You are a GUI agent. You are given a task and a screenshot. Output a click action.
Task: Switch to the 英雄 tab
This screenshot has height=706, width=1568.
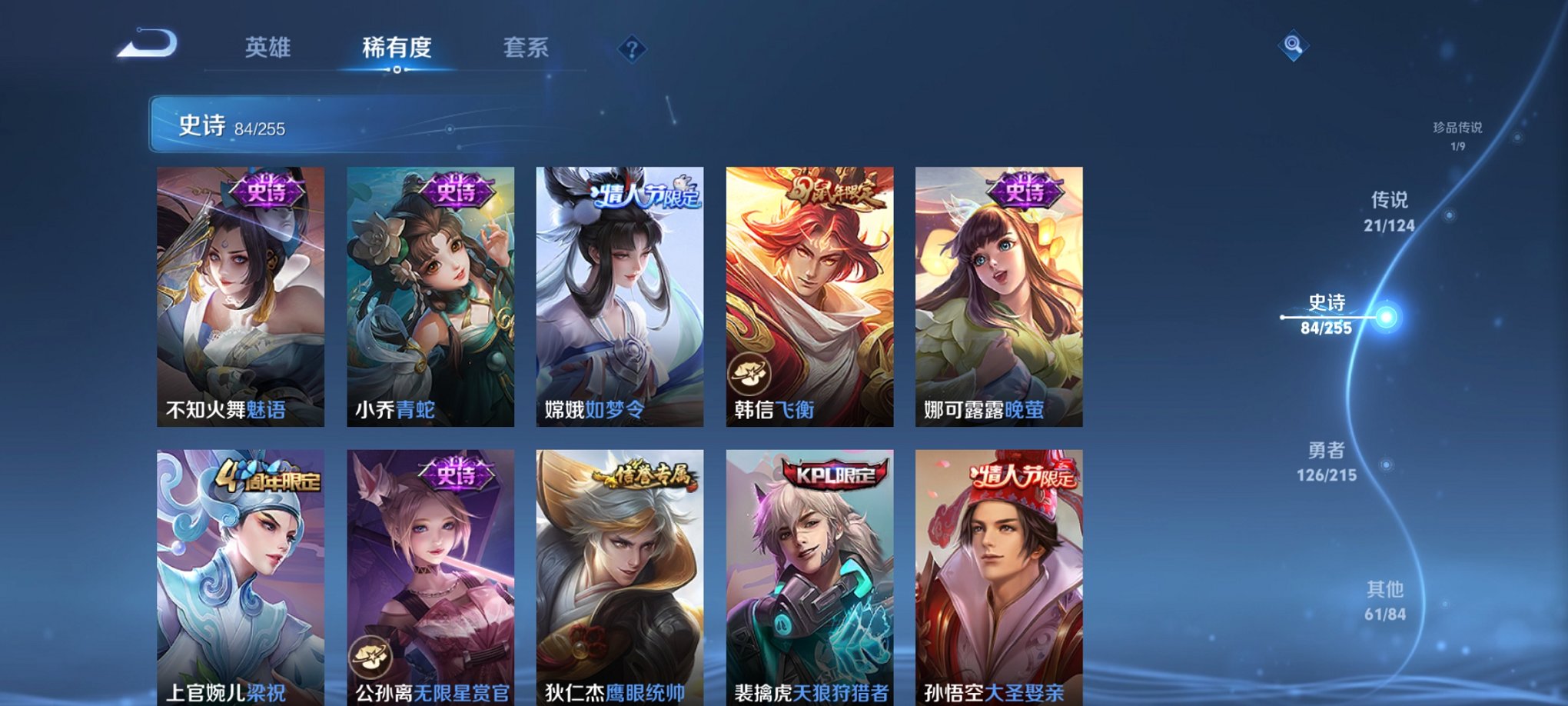click(x=267, y=48)
